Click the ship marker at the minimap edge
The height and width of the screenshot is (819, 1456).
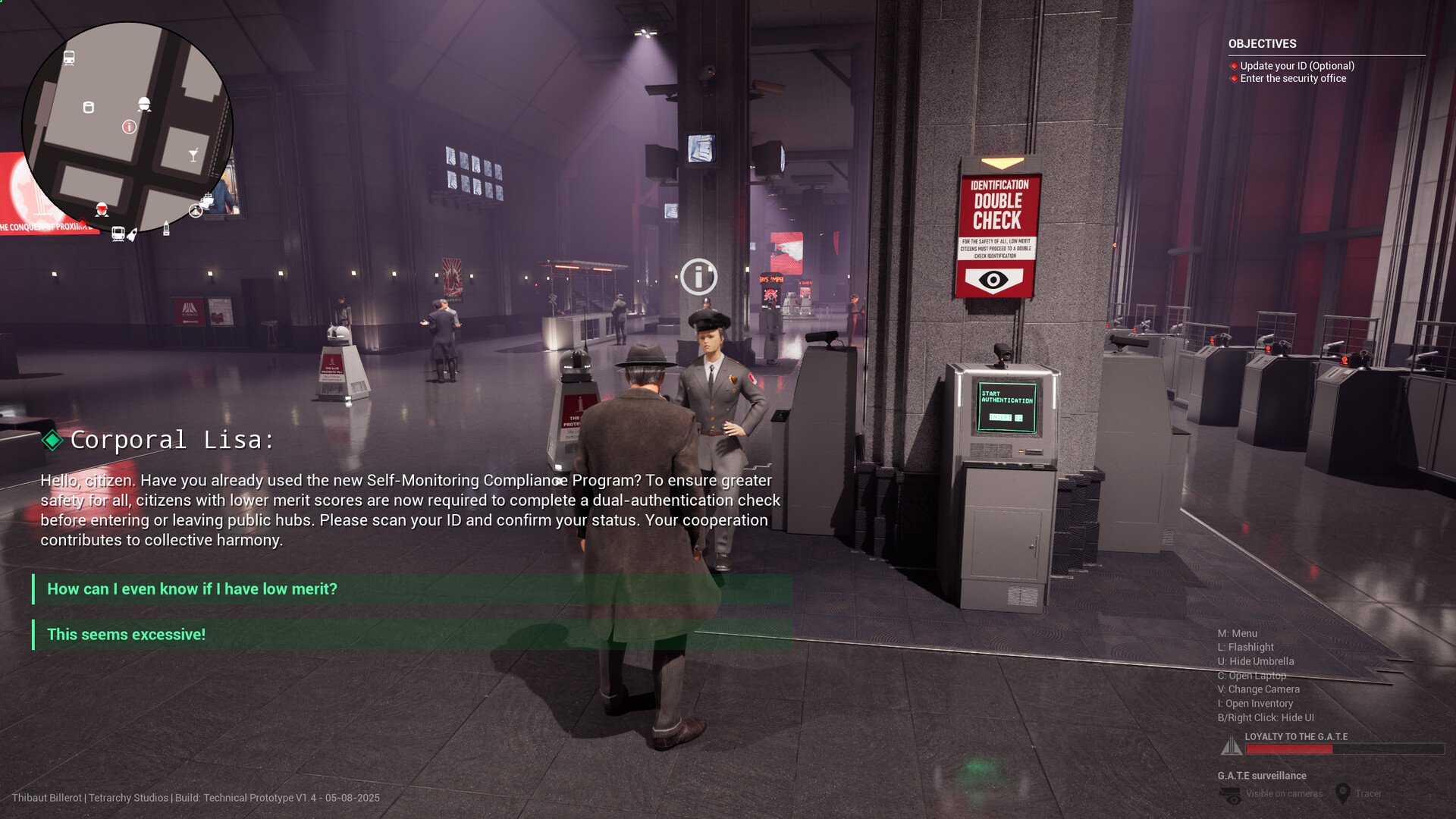tap(206, 202)
